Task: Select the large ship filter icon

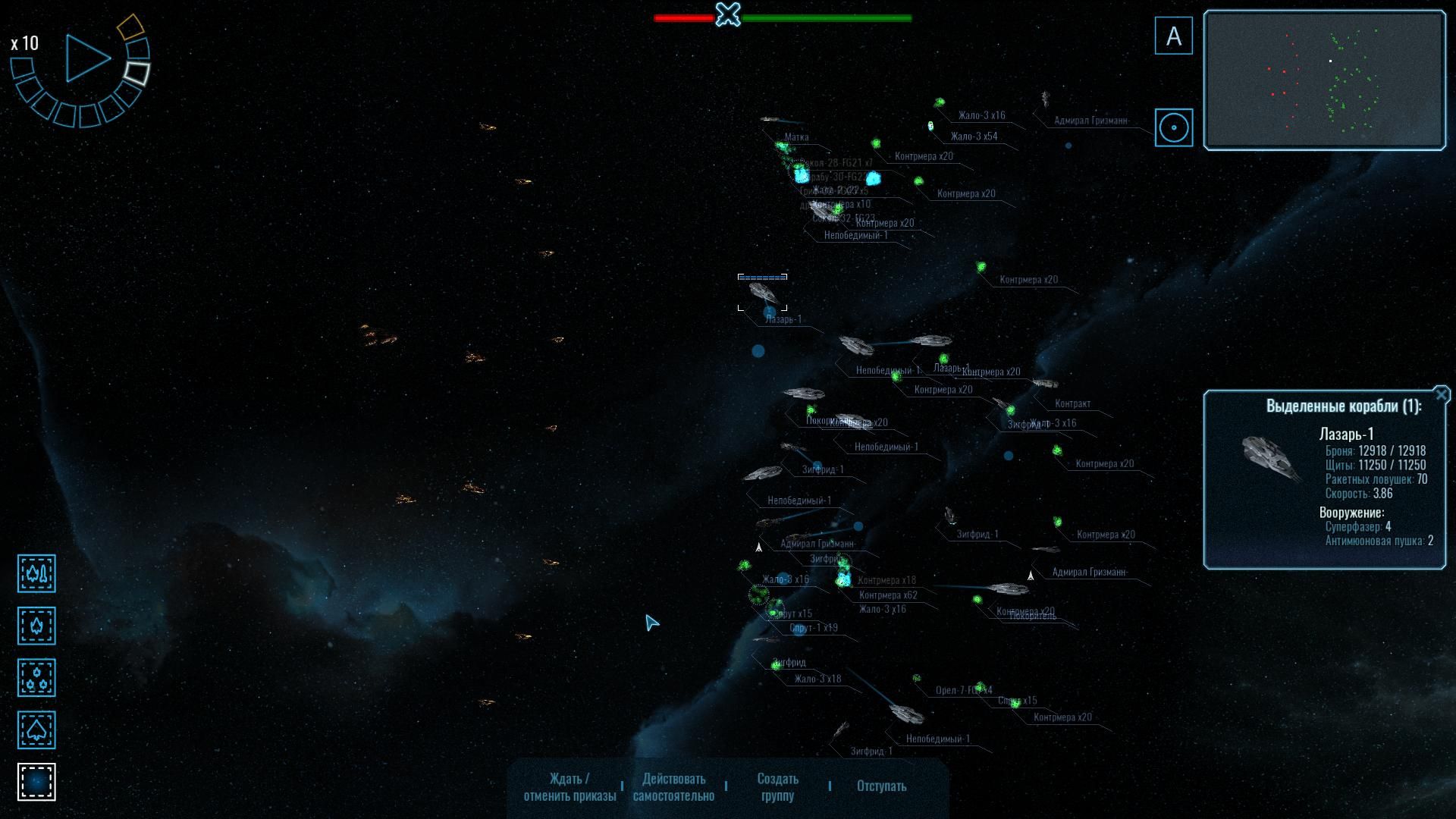Action: (x=36, y=730)
